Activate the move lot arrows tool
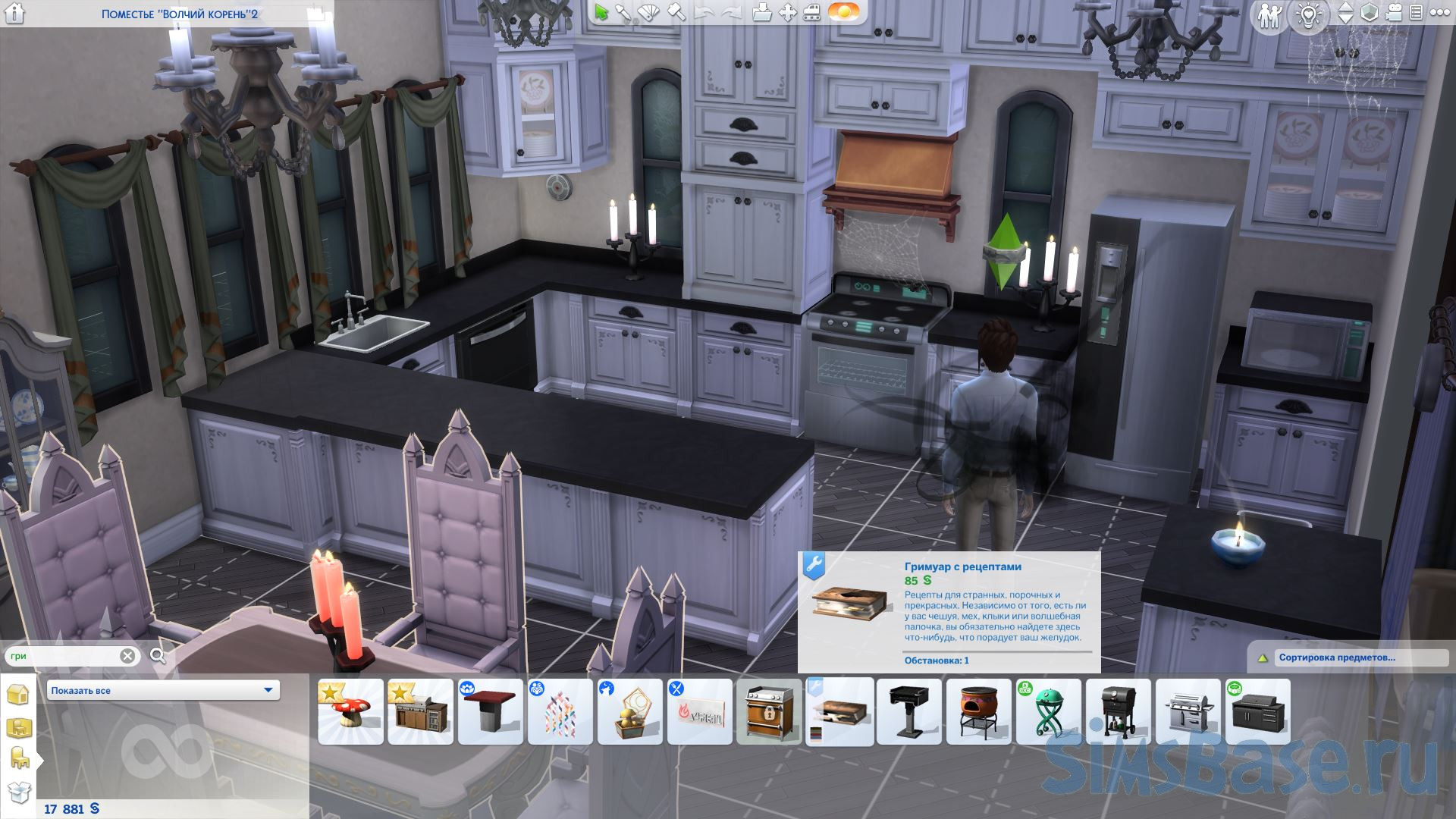The image size is (1456, 819). click(x=788, y=13)
